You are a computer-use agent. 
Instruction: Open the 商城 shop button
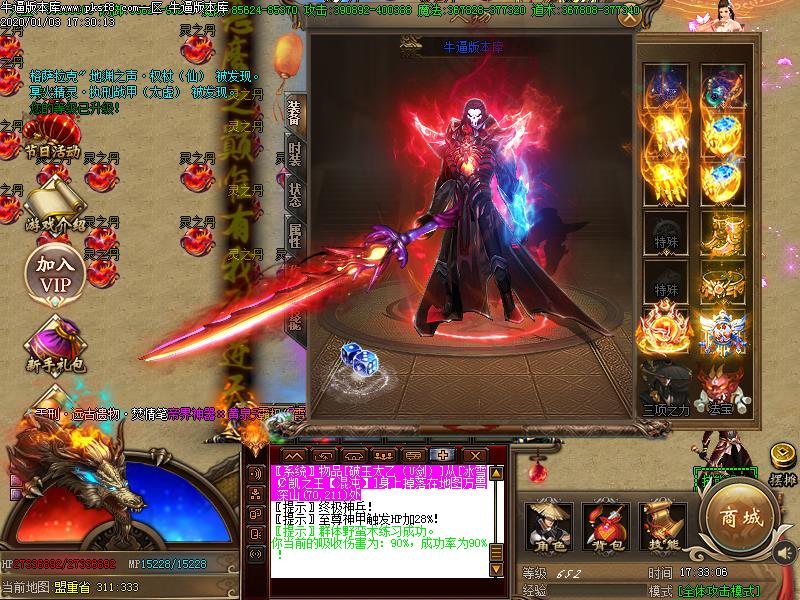[738, 517]
